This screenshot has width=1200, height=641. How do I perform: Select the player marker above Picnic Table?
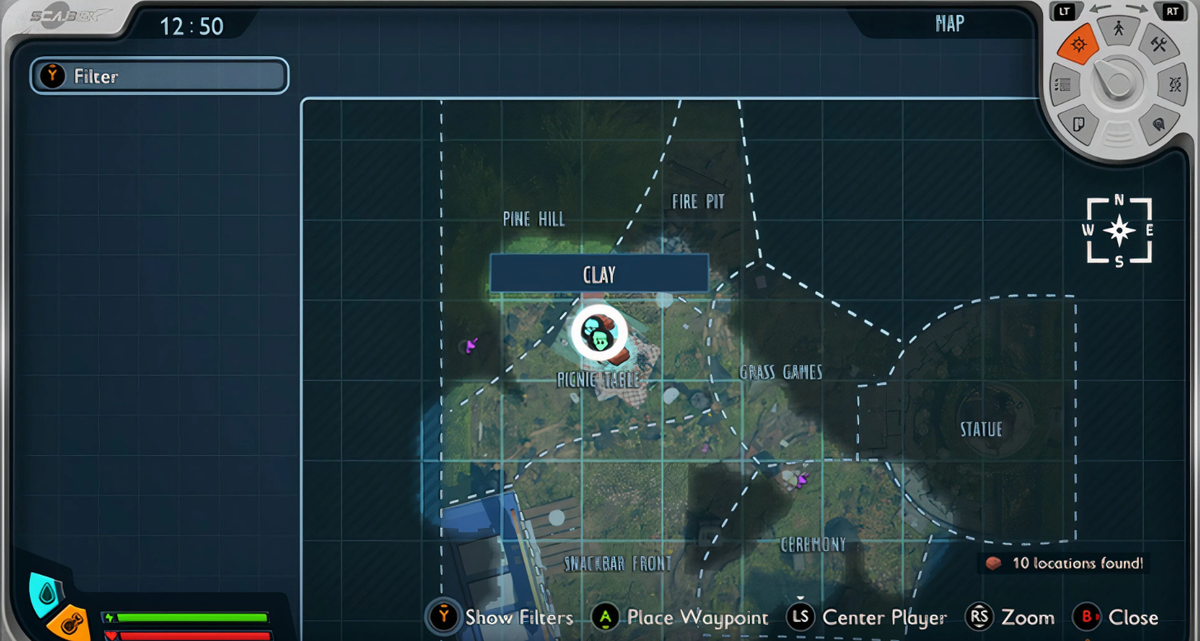pos(598,331)
